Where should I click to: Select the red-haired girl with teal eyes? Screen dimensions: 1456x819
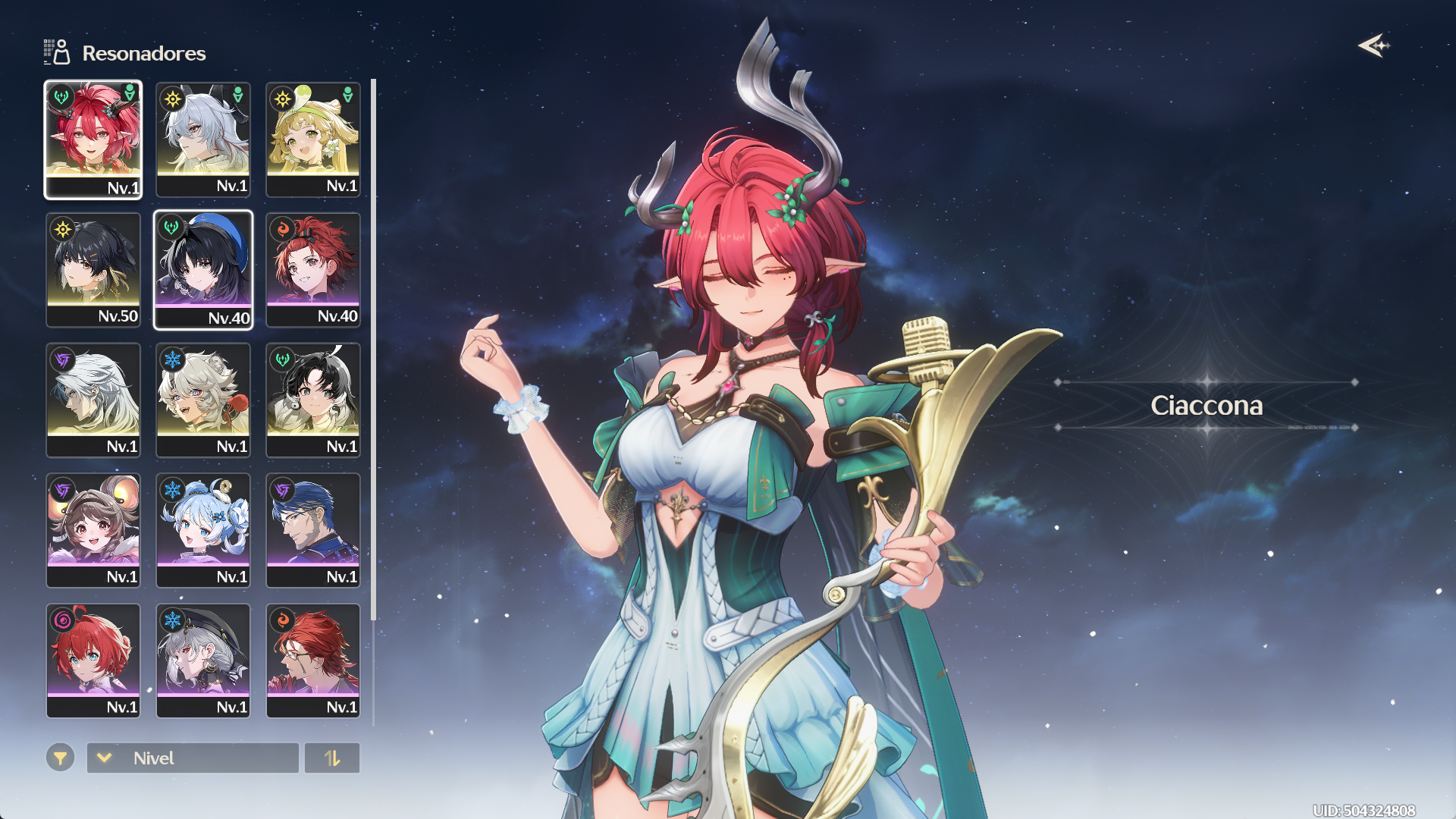[x=93, y=661]
